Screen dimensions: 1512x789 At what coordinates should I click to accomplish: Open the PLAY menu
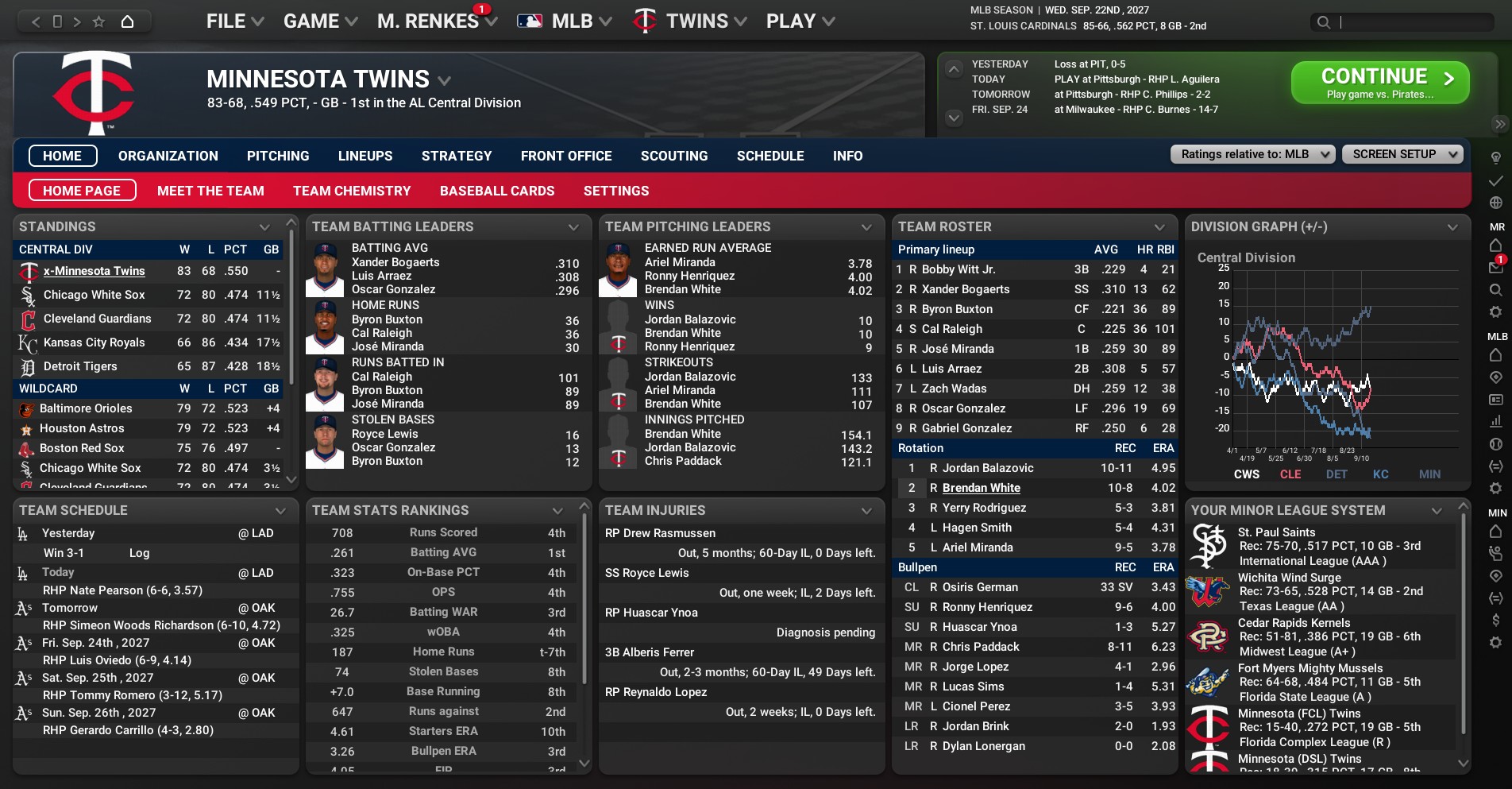(x=800, y=21)
